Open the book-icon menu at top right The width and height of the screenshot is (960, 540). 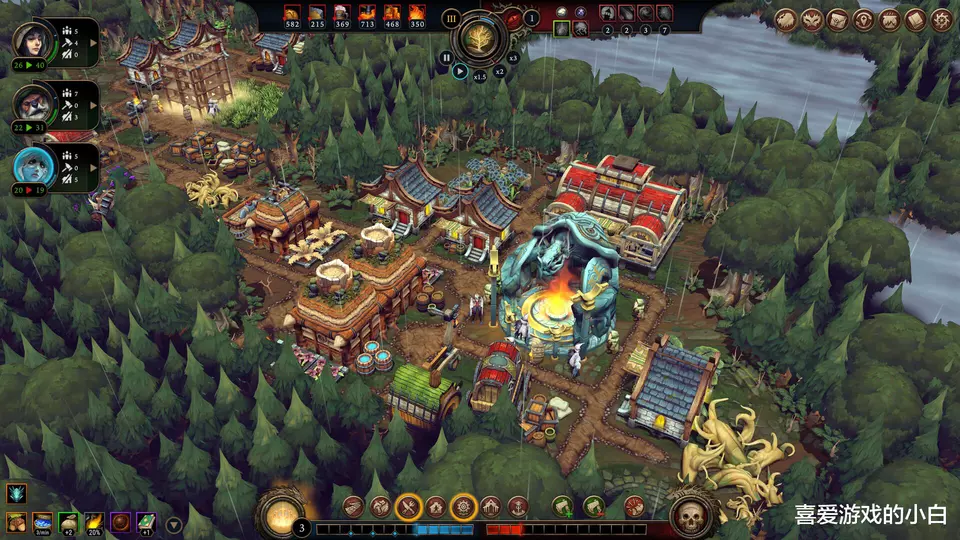click(x=916, y=19)
